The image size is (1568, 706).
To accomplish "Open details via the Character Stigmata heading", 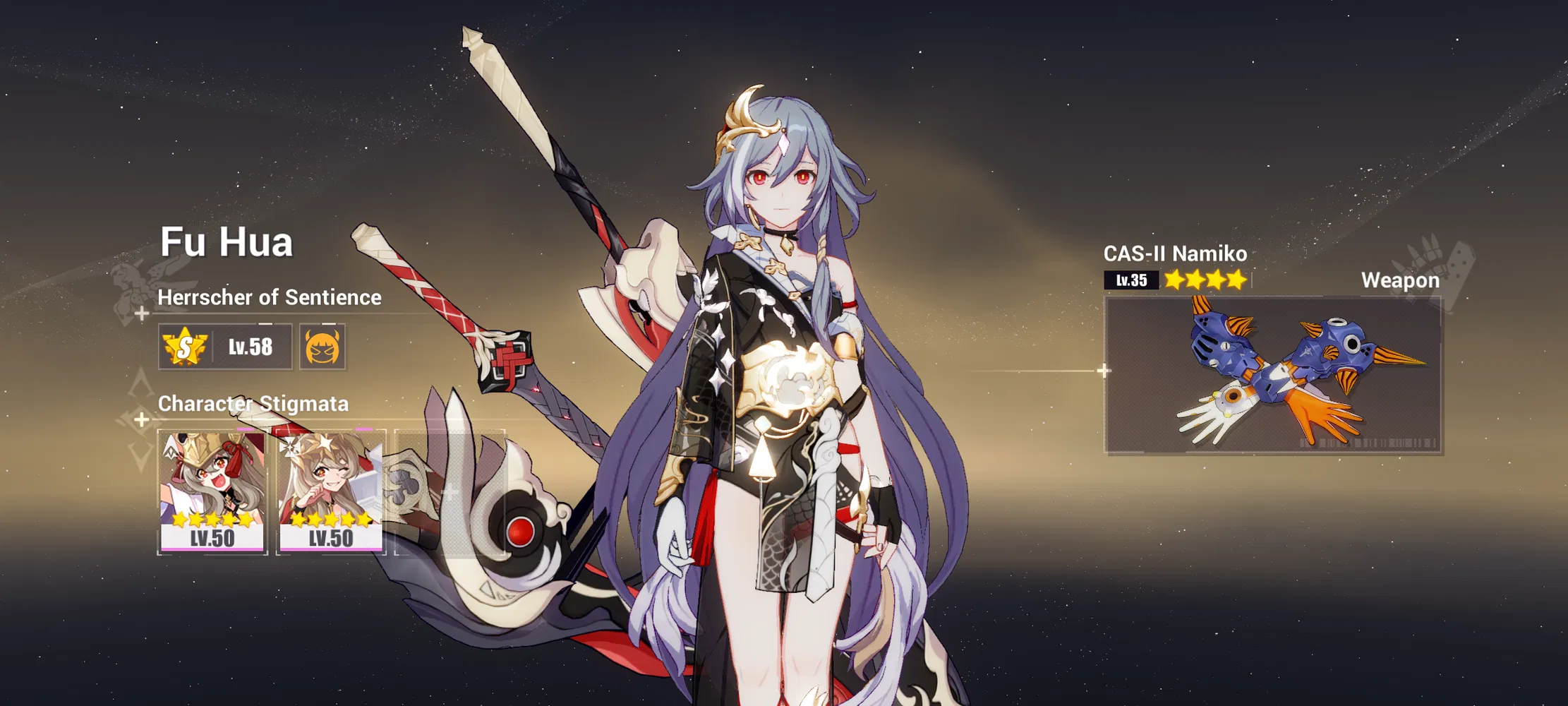I will pos(253,404).
